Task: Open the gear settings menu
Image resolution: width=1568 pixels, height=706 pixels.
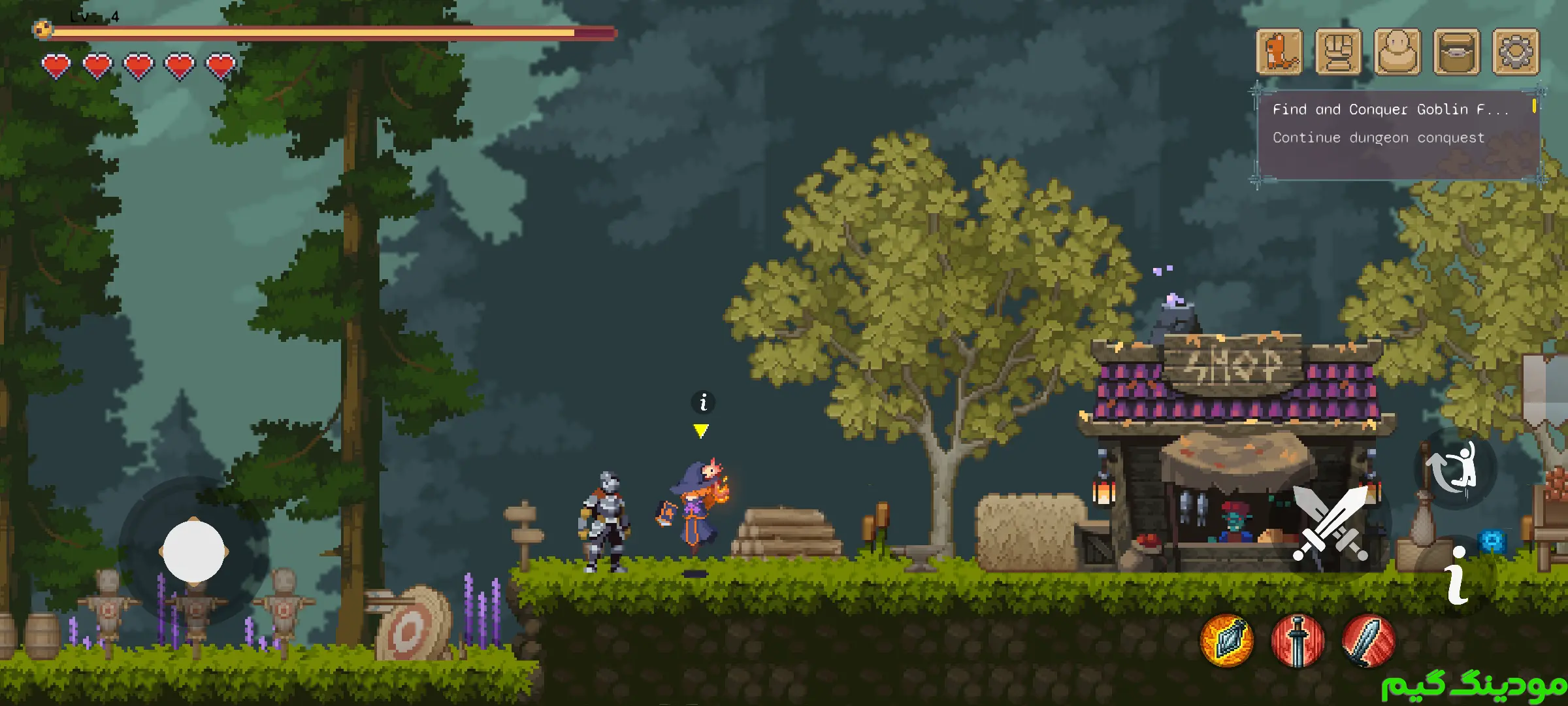Action: 1516,52
